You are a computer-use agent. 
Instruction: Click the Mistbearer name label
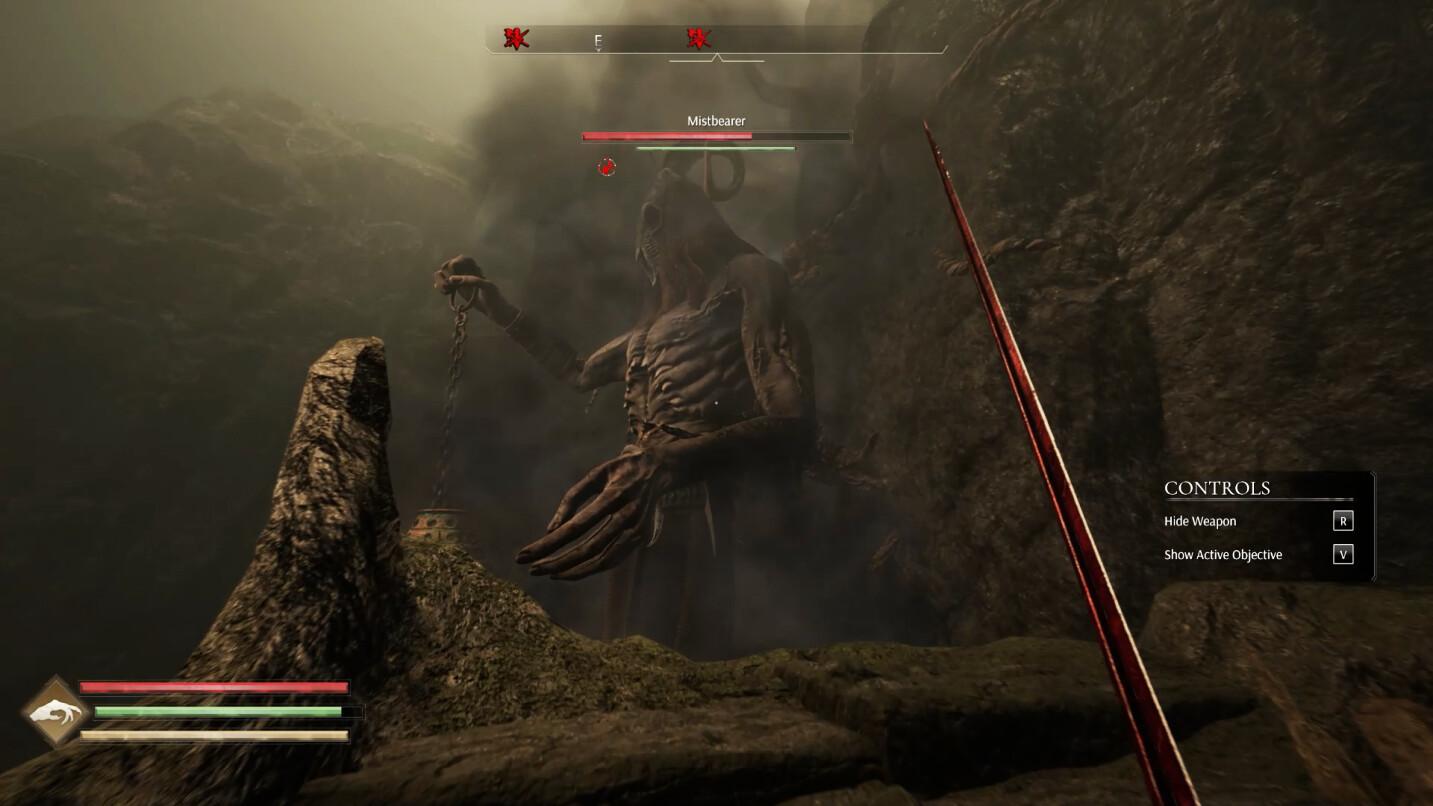714,120
